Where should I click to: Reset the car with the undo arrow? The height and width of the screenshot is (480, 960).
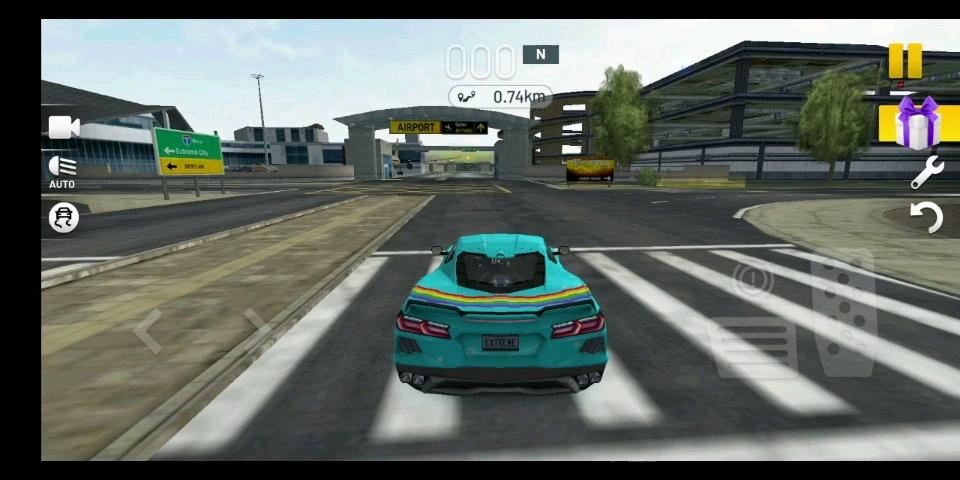[x=927, y=217]
